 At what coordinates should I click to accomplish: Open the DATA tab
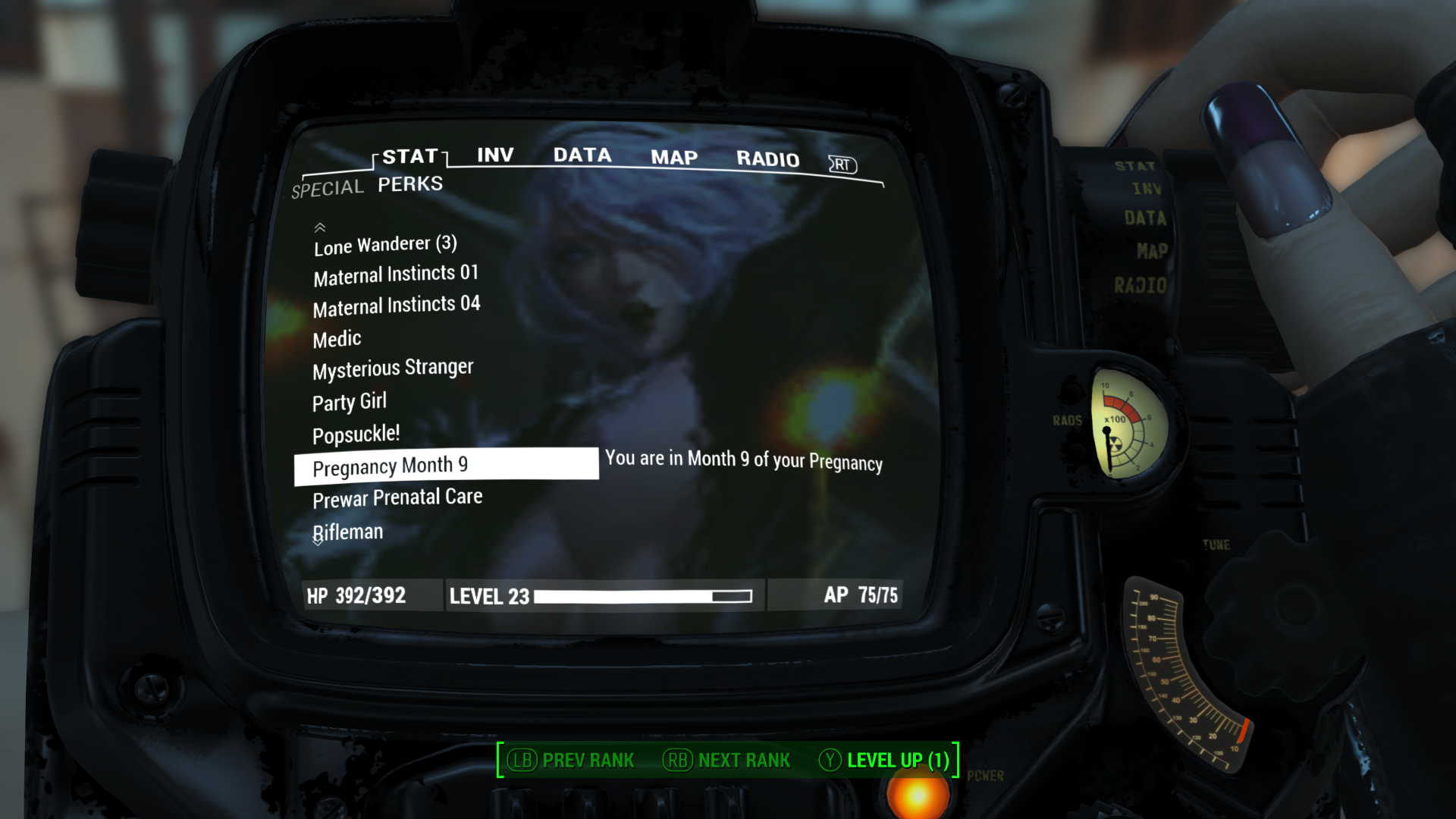[x=582, y=155]
